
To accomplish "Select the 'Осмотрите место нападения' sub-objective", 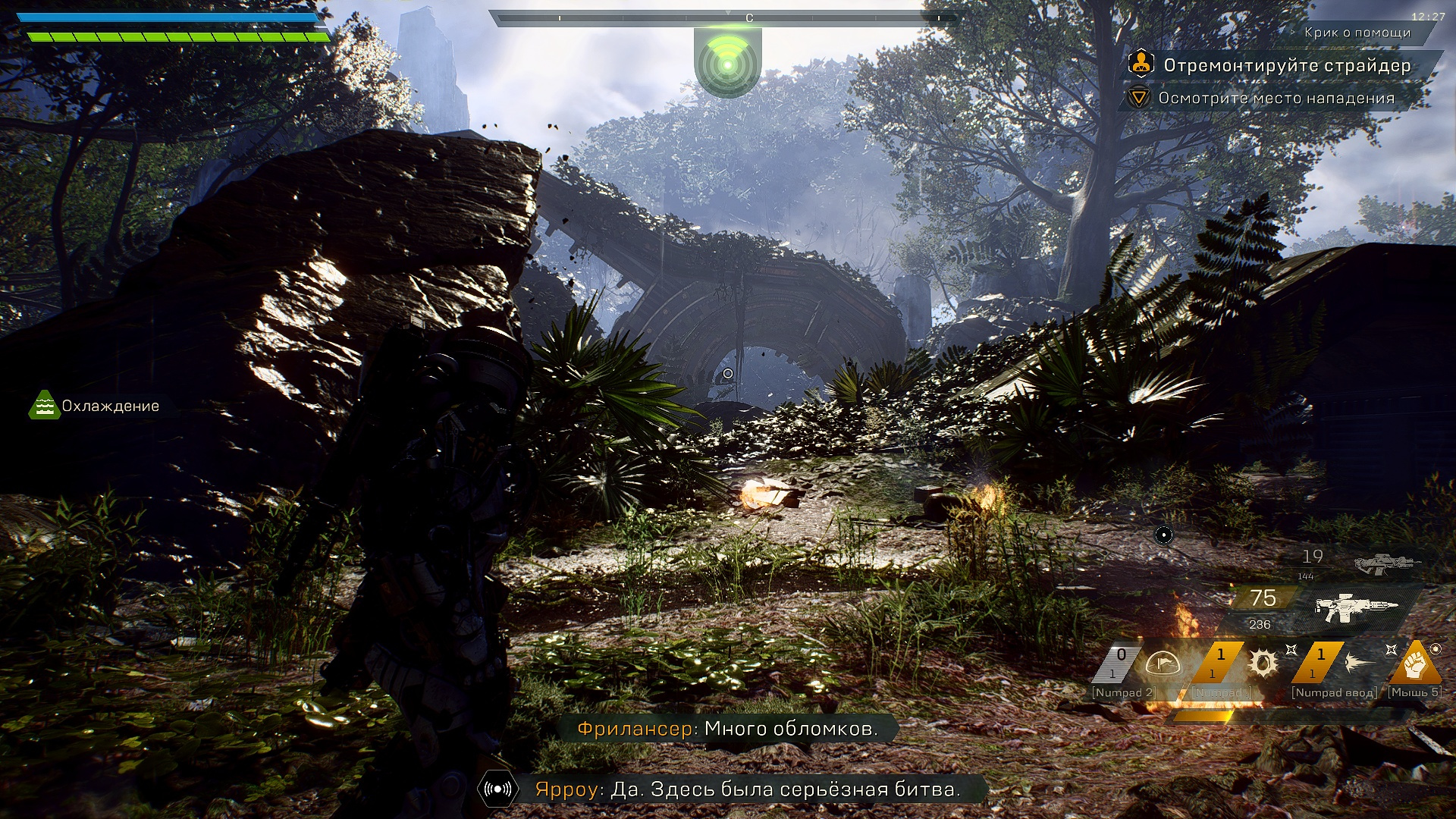I will pos(1276,99).
